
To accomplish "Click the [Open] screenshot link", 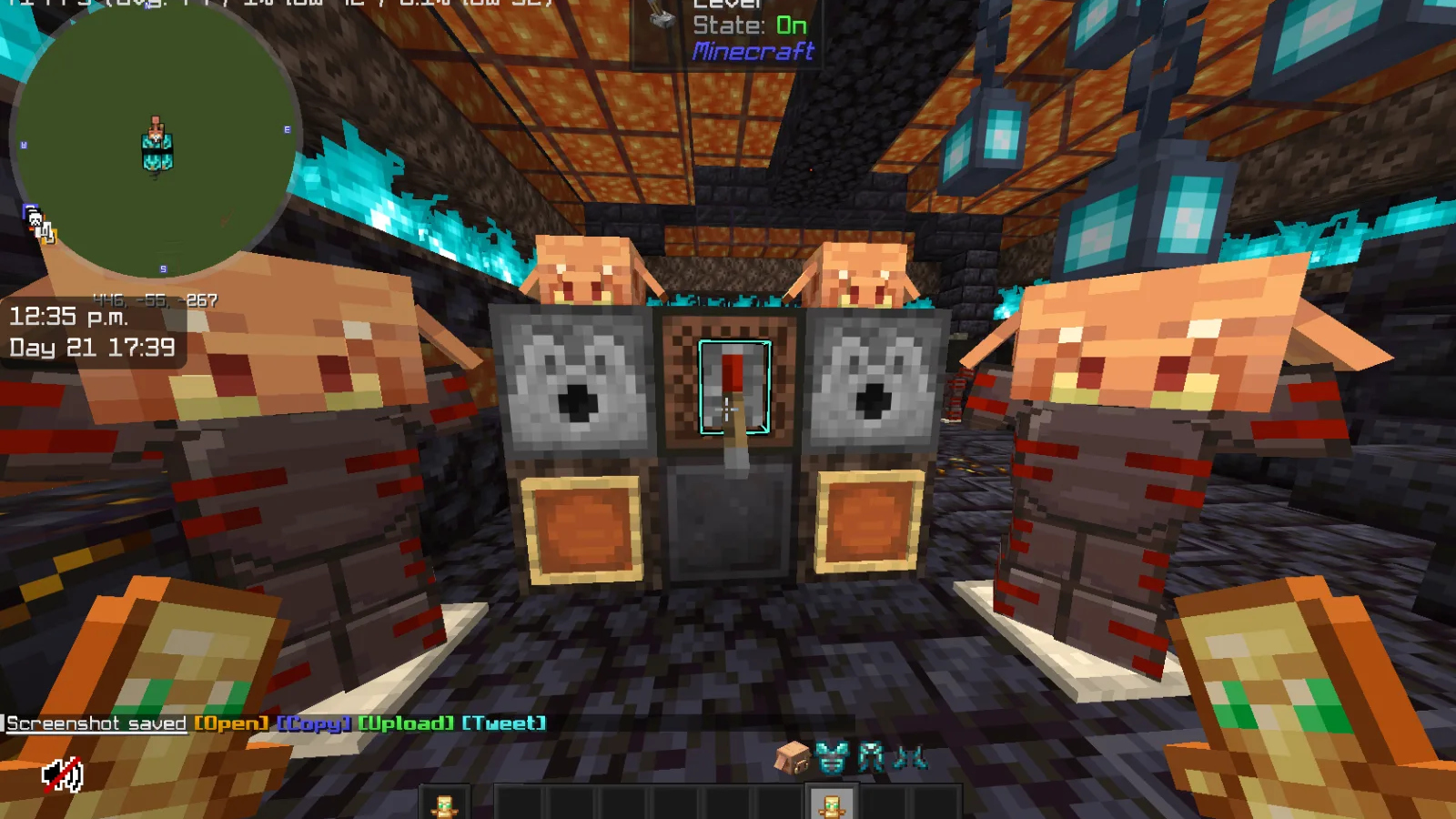I will (x=230, y=723).
